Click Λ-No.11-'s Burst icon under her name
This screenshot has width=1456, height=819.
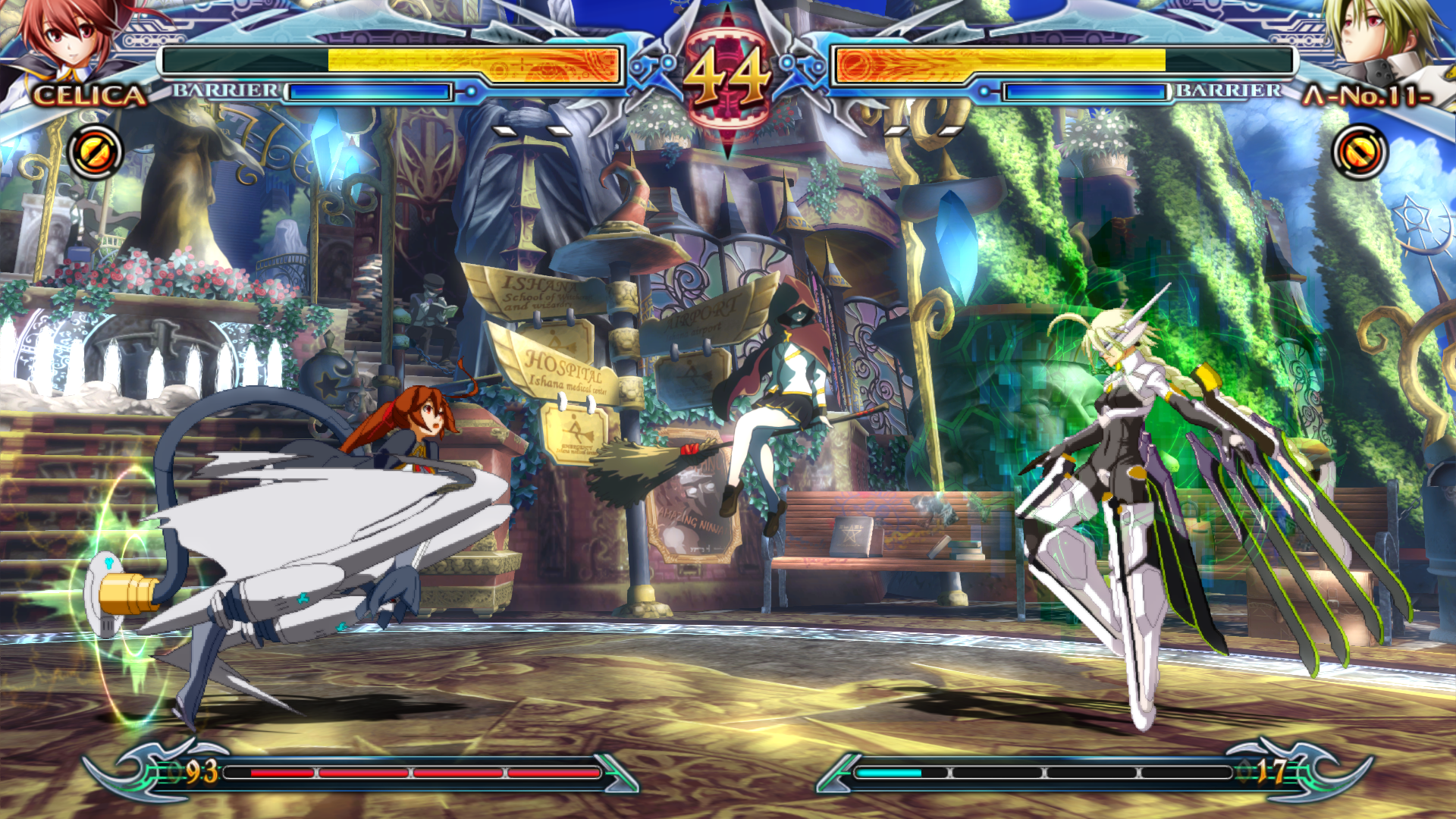click(x=1360, y=152)
